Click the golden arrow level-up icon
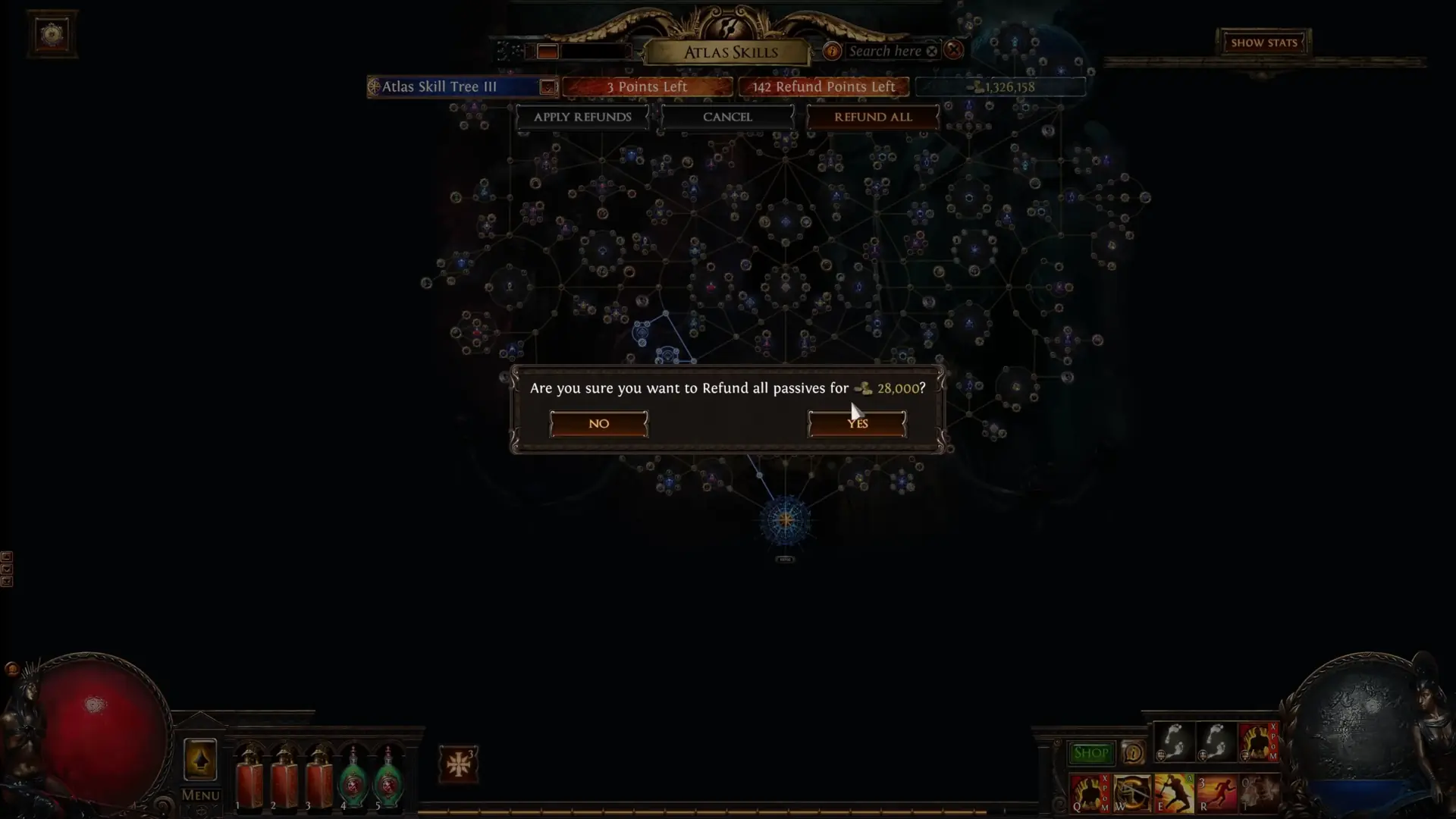Image resolution: width=1456 pixels, height=819 pixels. coord(200,759)
